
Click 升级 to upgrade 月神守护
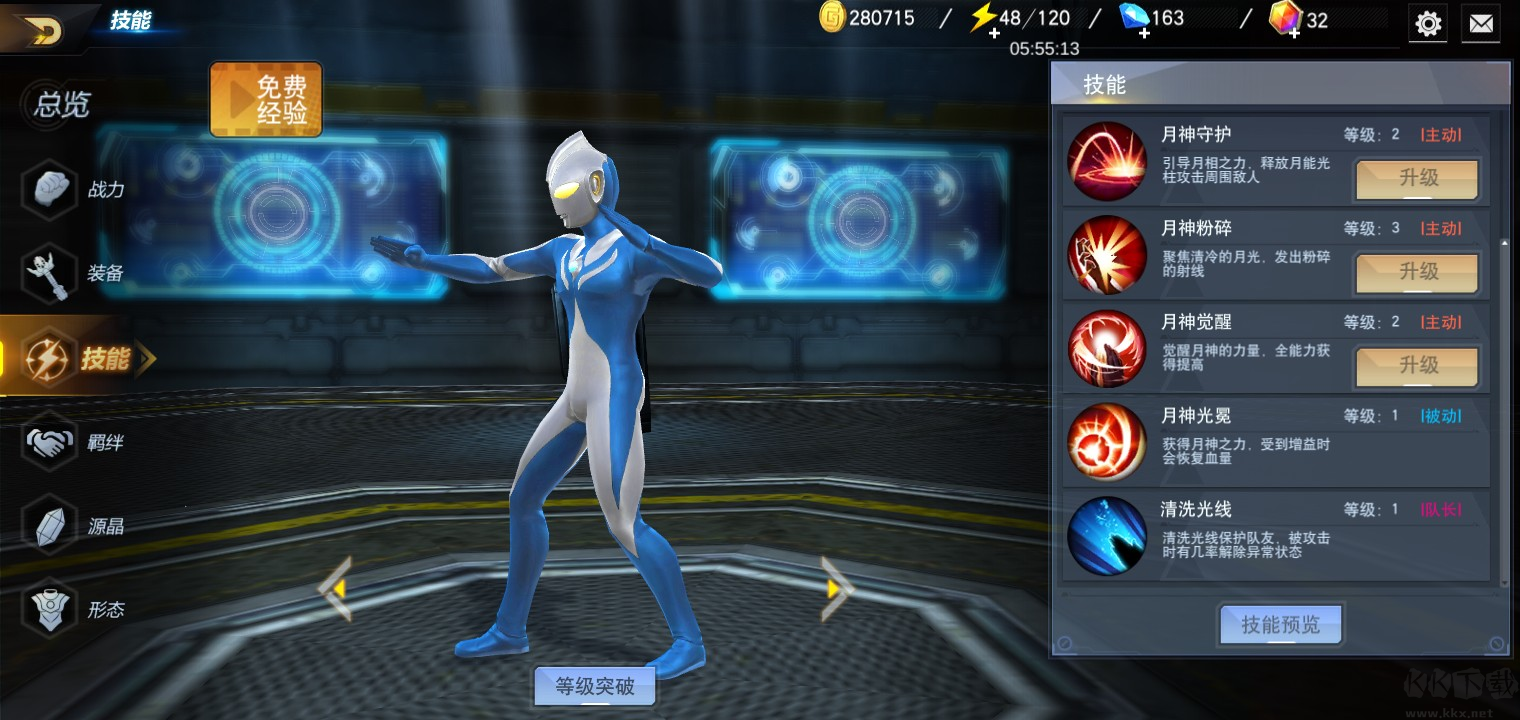coord(1416,179)
